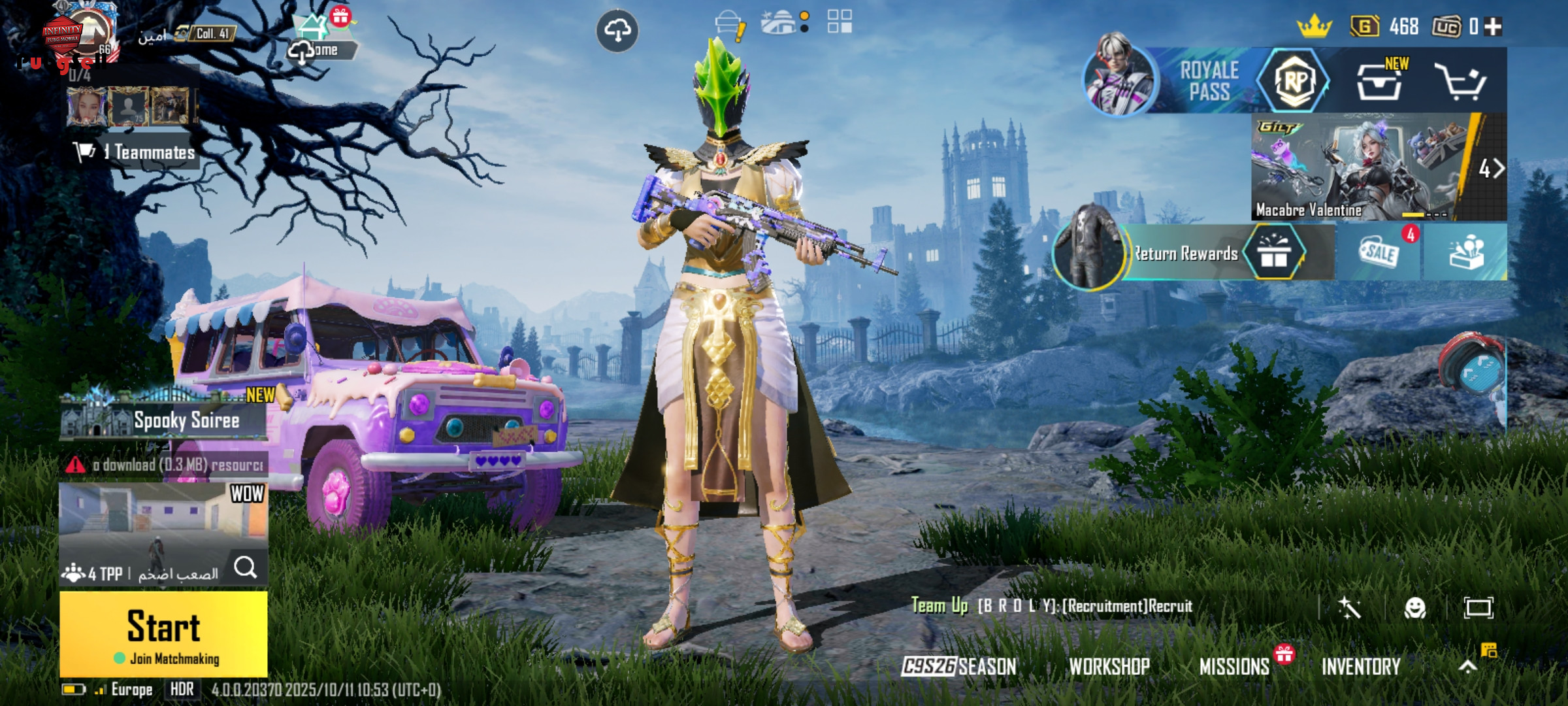Open the crown icon next to gold balance
Image resolution: width=1568 pixels, height=706 pixels.
pyautogui.click(x=1314, y=27)
